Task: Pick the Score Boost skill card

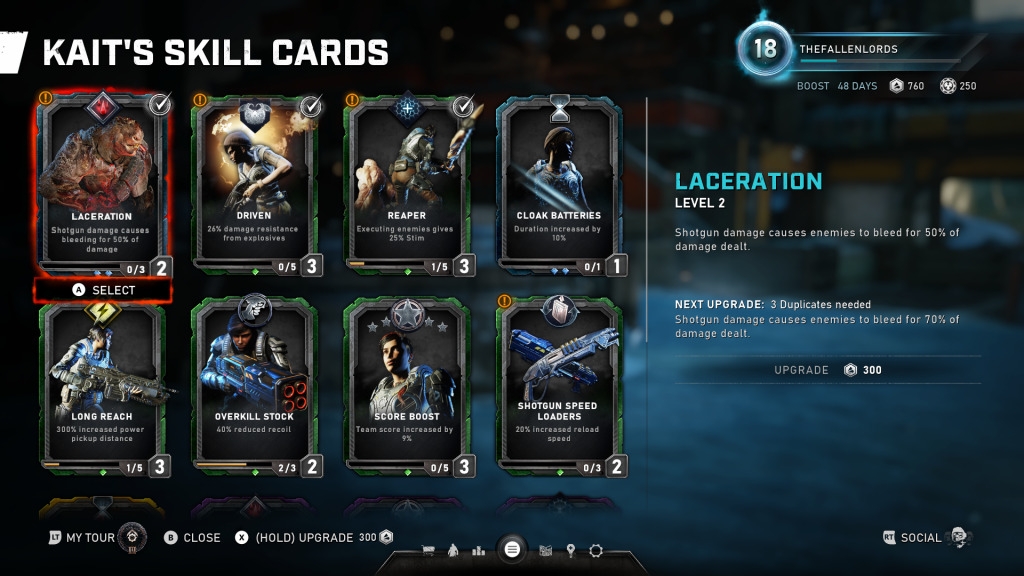Action: coord(406,385)
